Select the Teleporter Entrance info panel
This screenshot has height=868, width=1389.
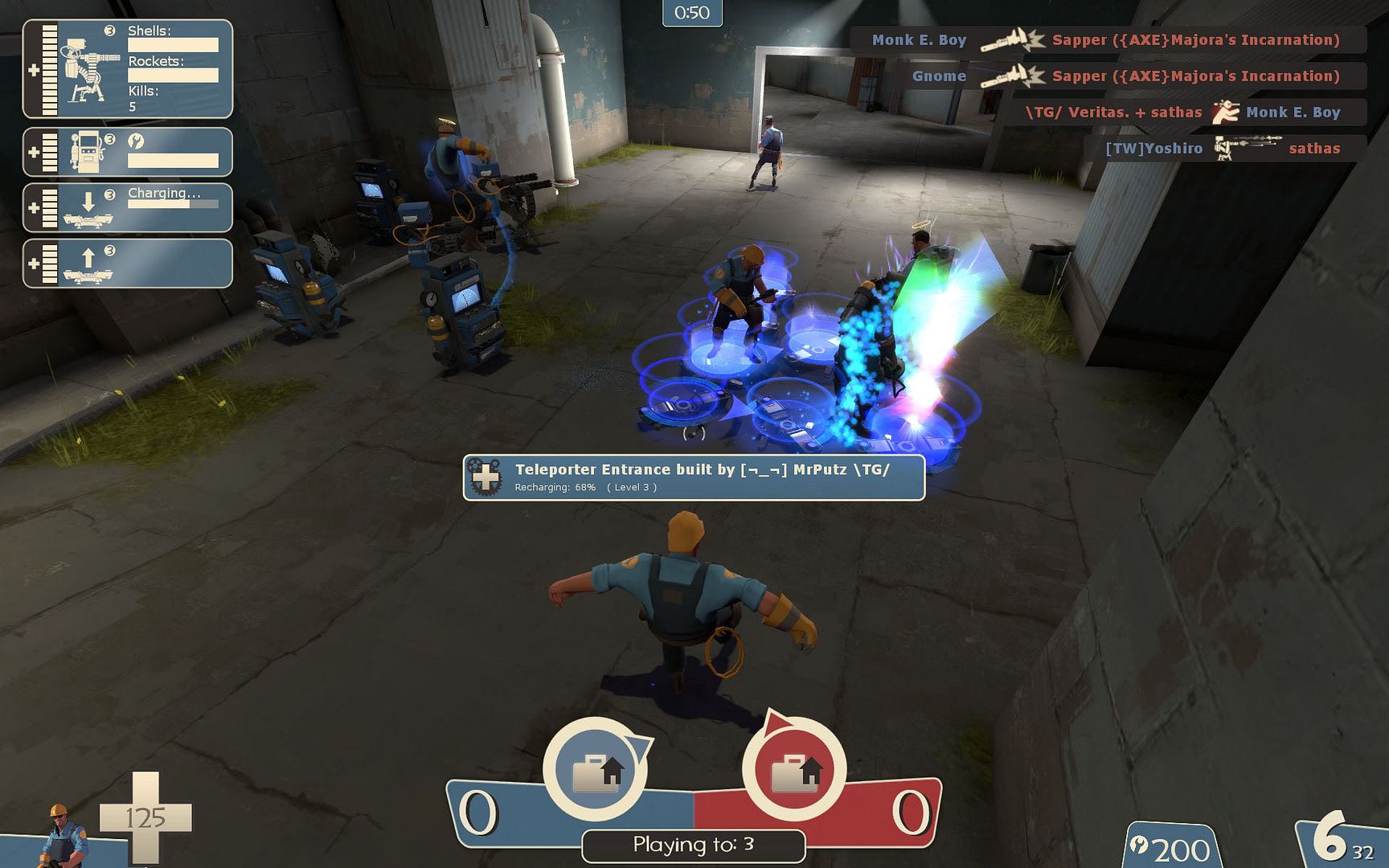tap(694, 477)
